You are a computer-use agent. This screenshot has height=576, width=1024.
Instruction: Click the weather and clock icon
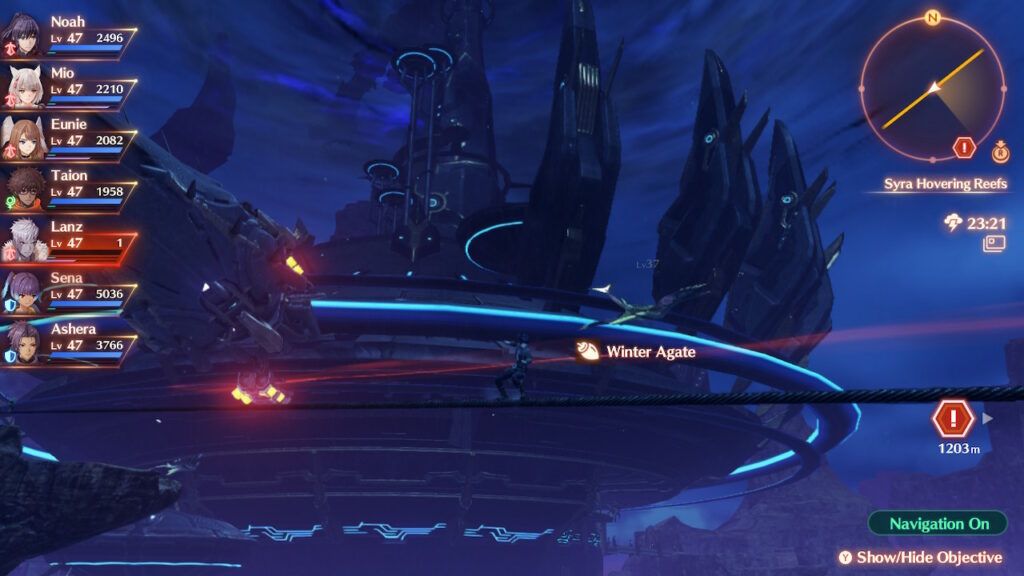coord(953,223)
